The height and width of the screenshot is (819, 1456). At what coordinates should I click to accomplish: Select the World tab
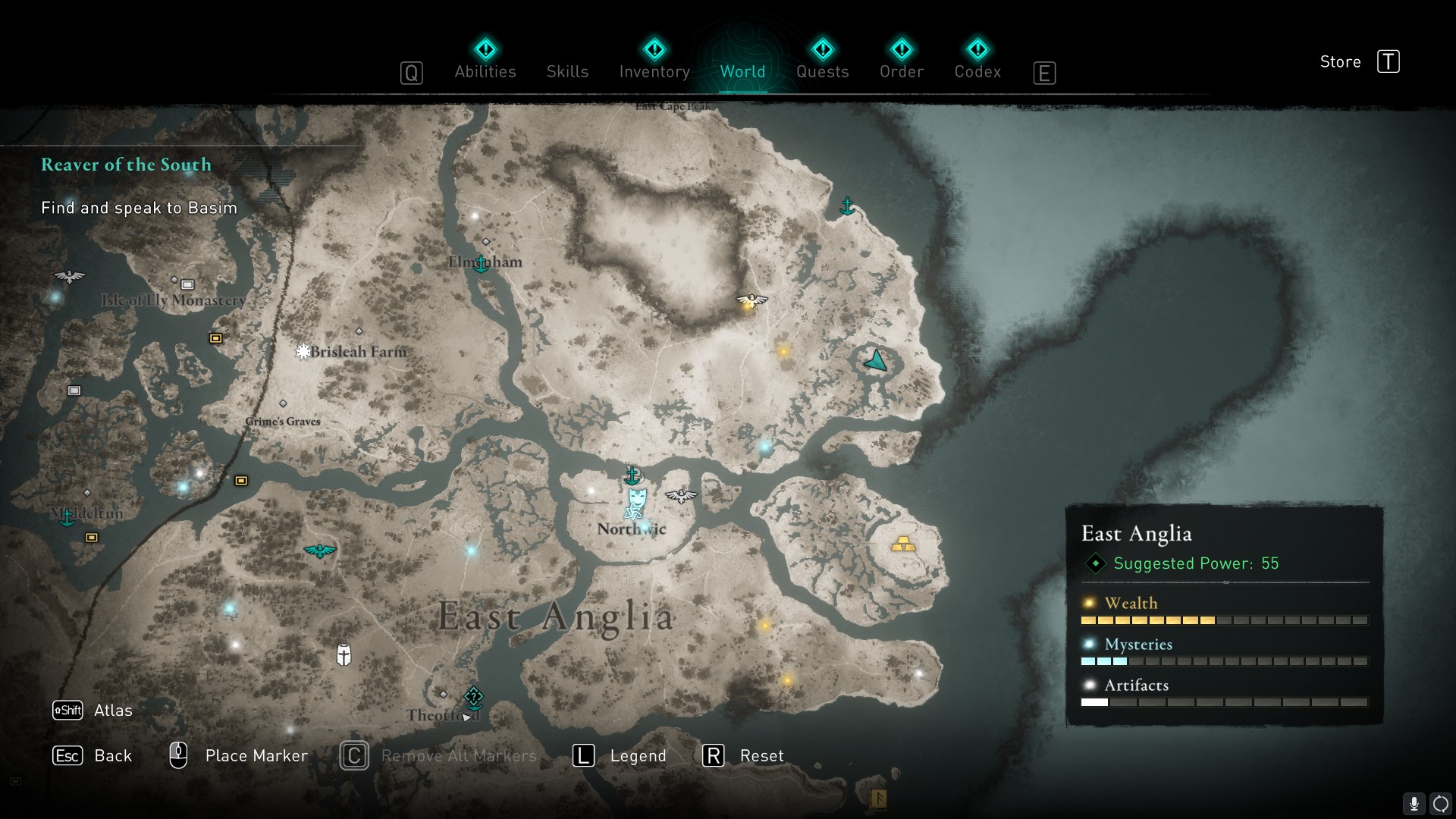click(x=742, y=71)
